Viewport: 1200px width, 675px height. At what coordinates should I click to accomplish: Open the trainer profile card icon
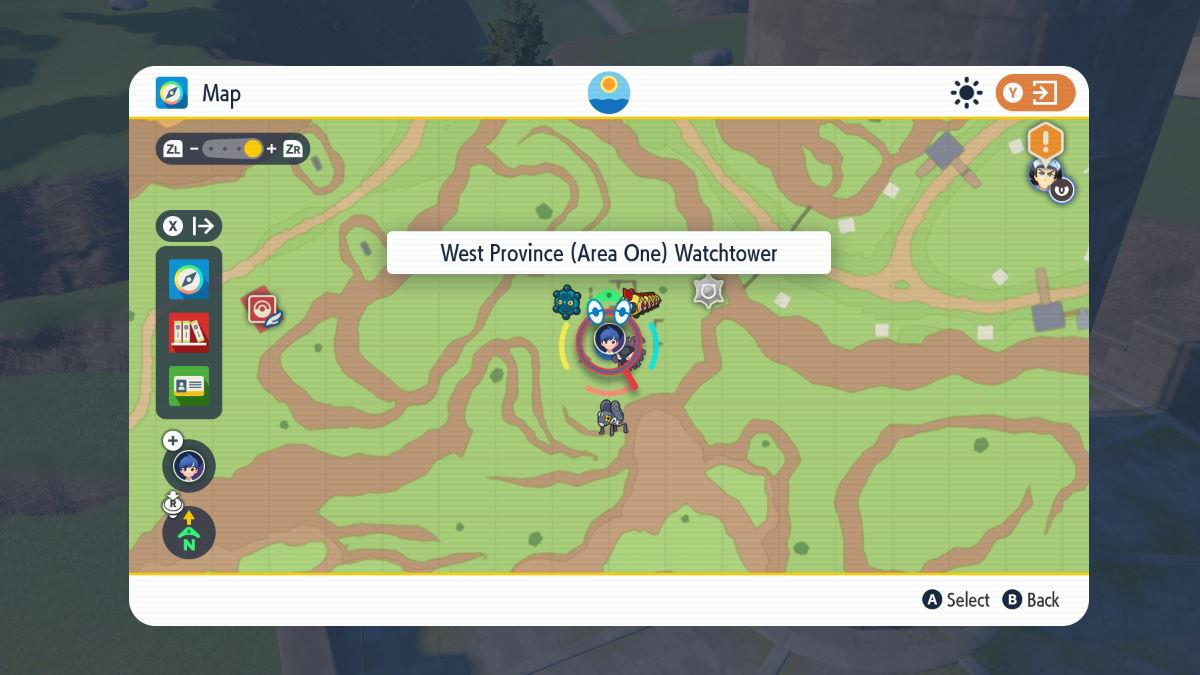point(189,385)
